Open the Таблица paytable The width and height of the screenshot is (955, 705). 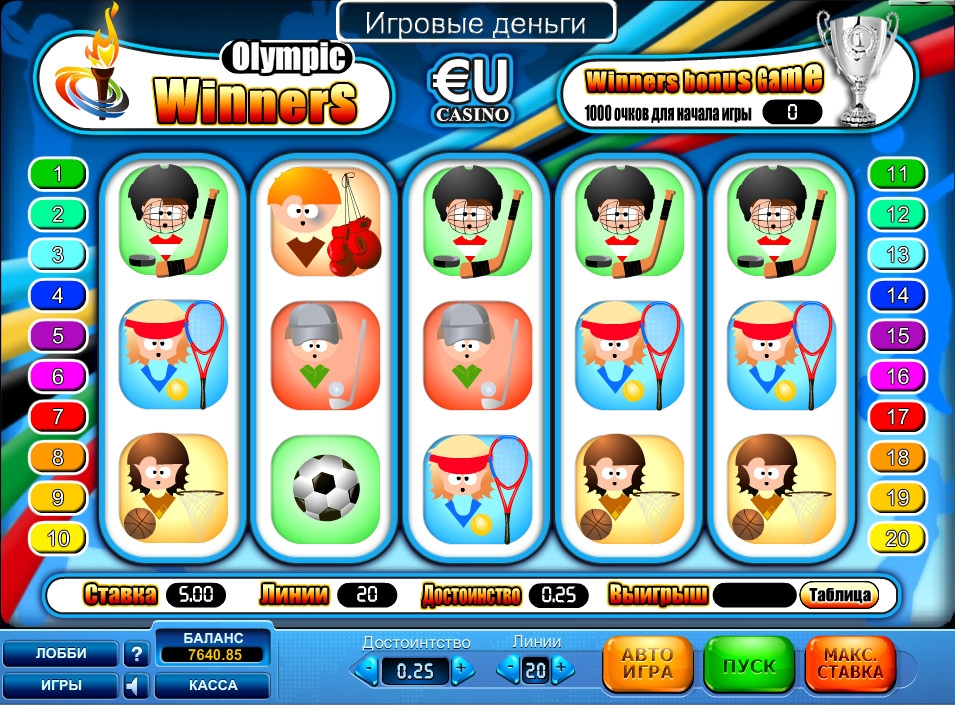click(838, 595)
